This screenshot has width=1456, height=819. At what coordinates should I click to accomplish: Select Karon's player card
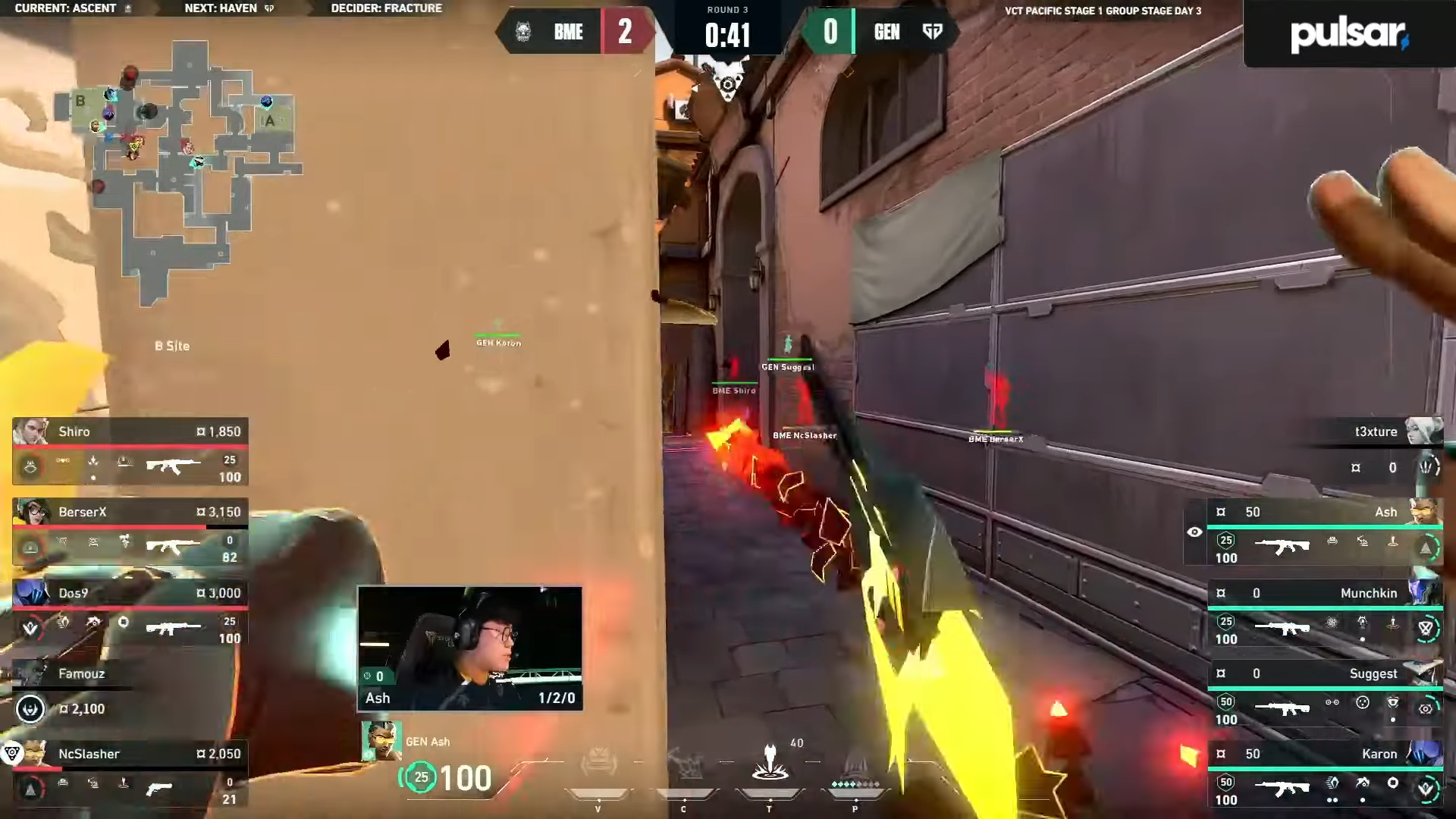(x=1323, y=777)
